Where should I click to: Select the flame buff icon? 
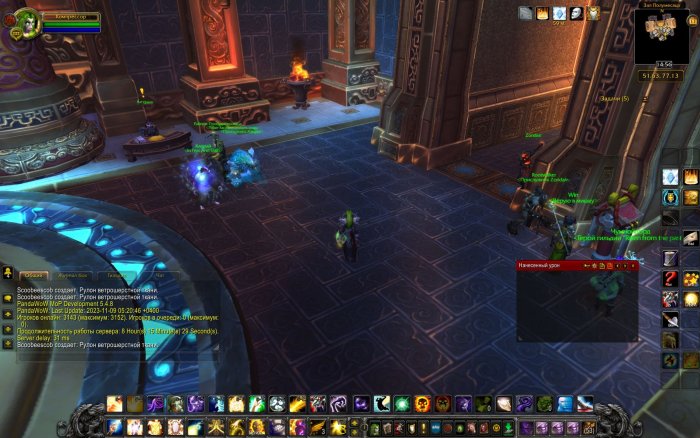[543, 13]
